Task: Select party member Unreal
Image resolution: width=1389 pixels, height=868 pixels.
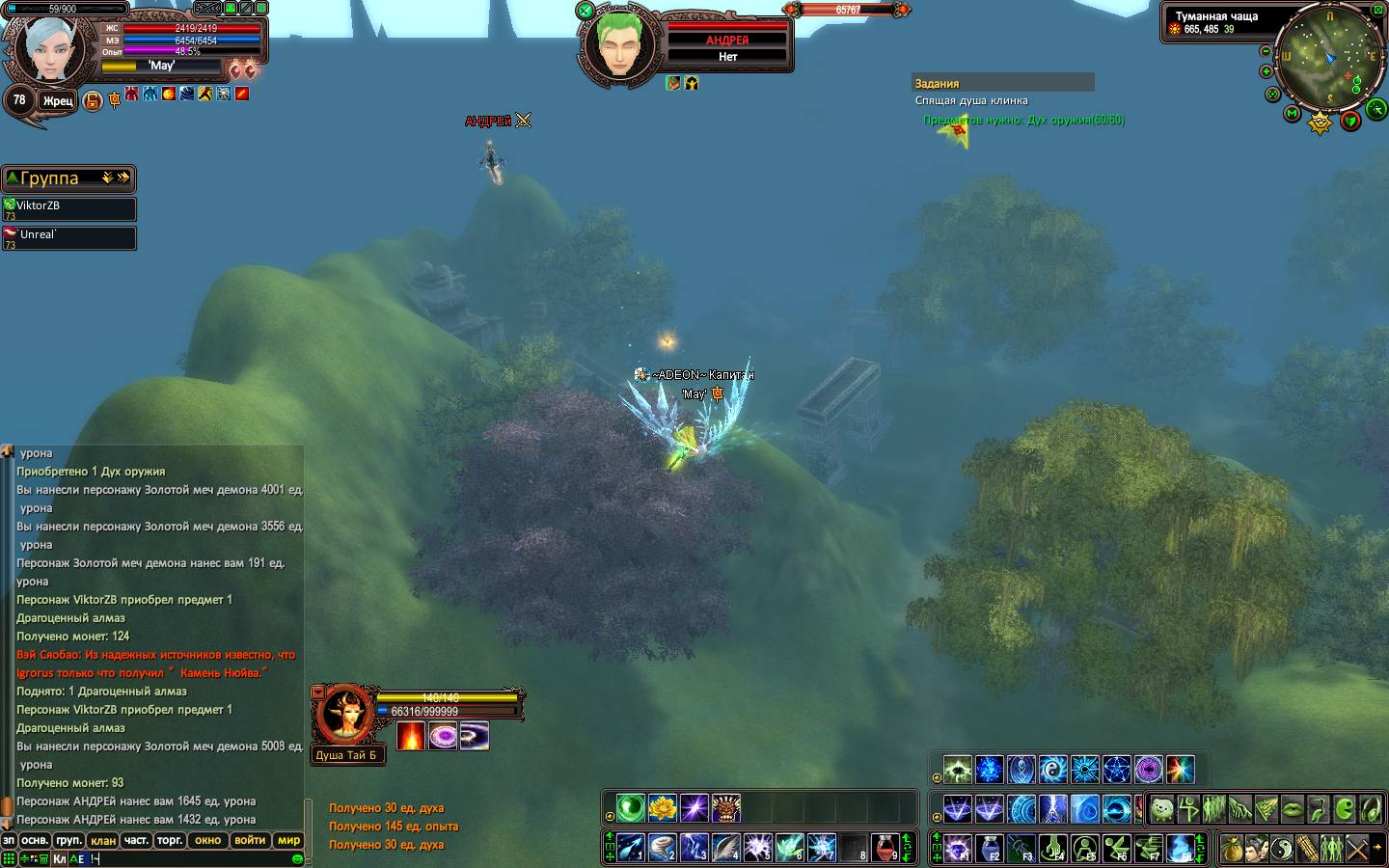Action: [69, 237]
